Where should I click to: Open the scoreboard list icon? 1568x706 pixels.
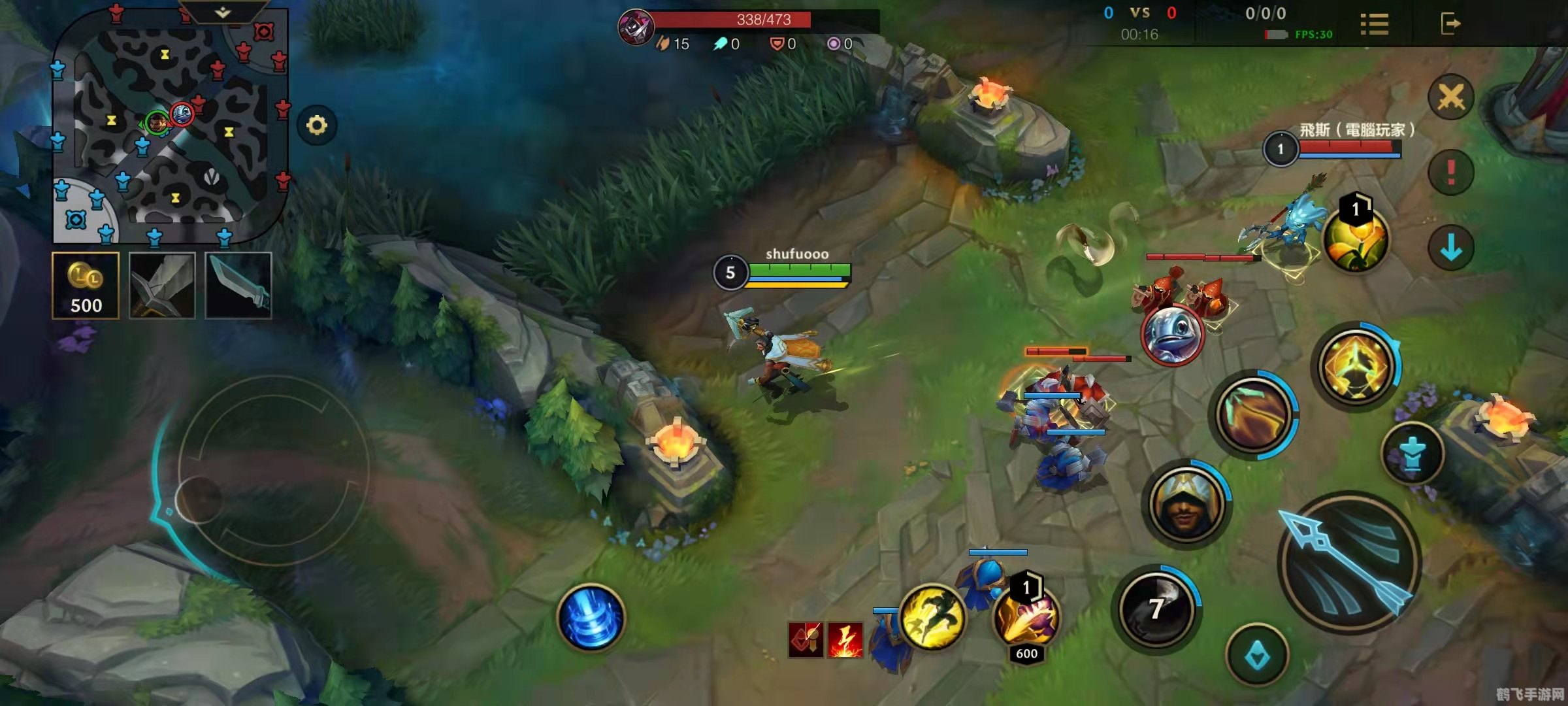(1374, 24)
